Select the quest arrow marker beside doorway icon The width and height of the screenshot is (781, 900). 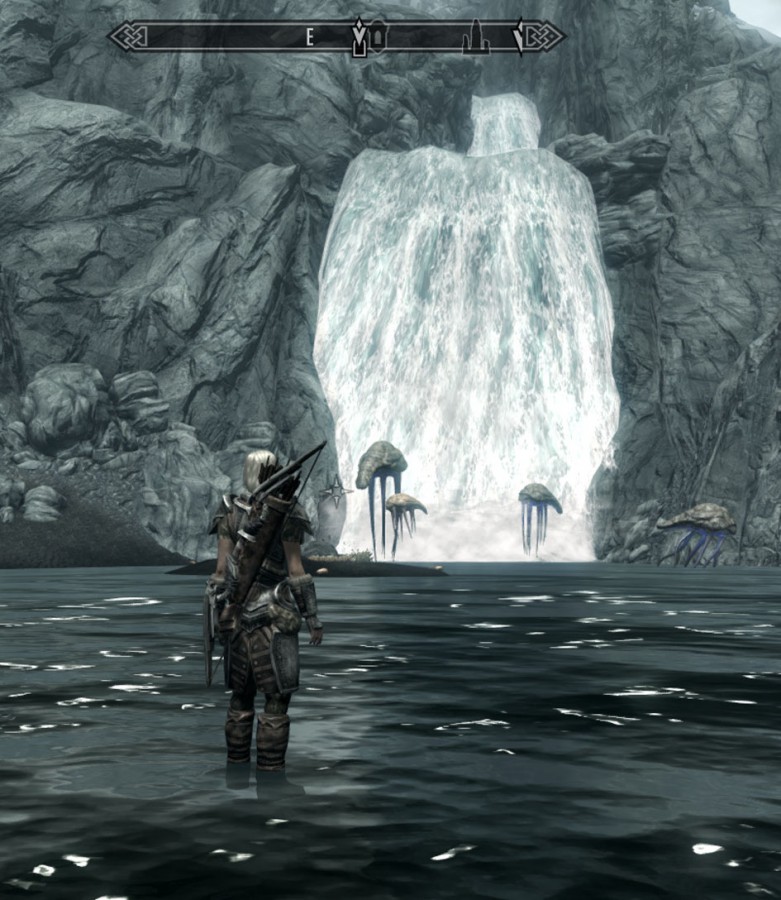tap(360, 38)
